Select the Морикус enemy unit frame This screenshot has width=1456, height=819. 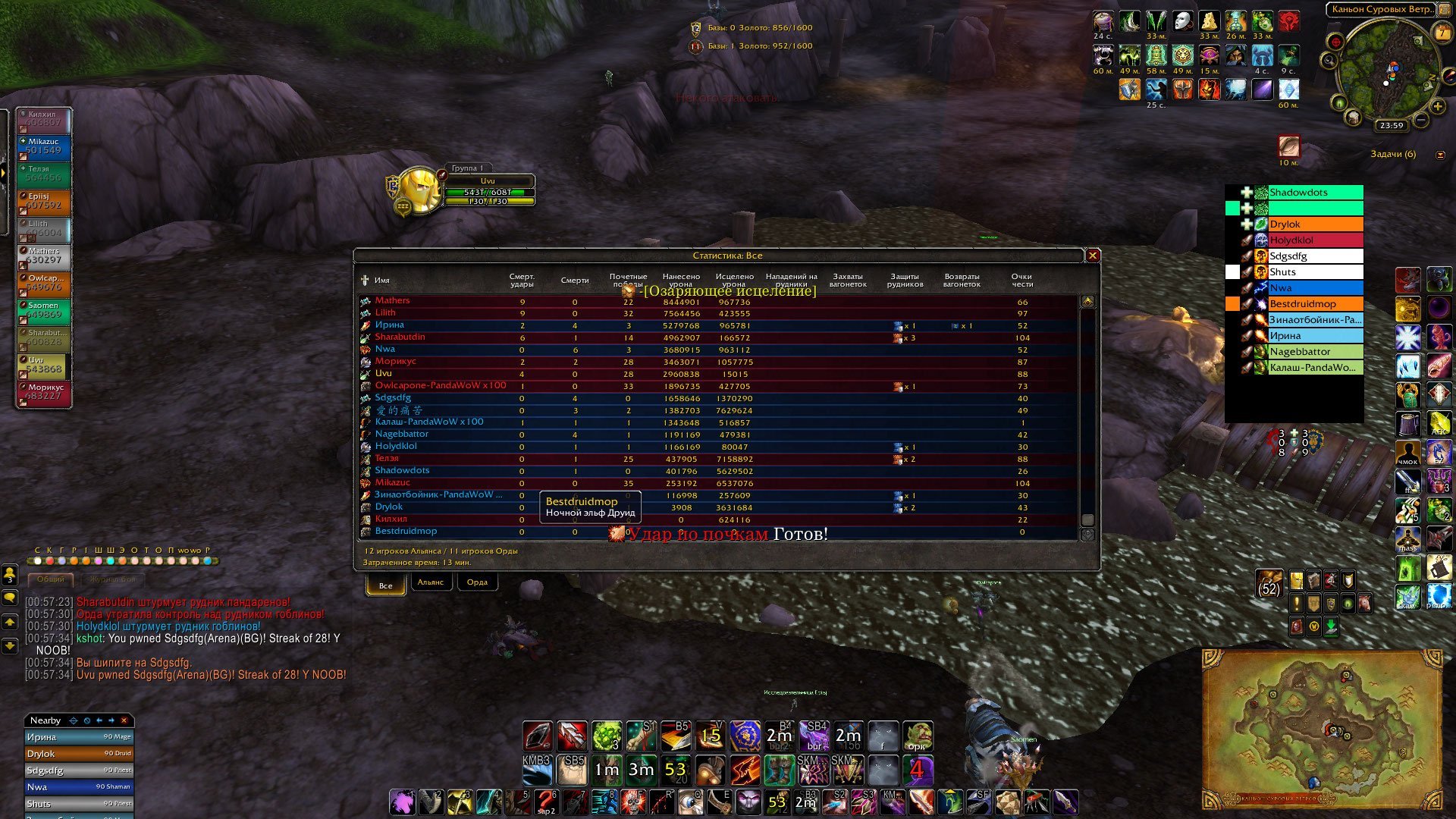coord(44,392)
